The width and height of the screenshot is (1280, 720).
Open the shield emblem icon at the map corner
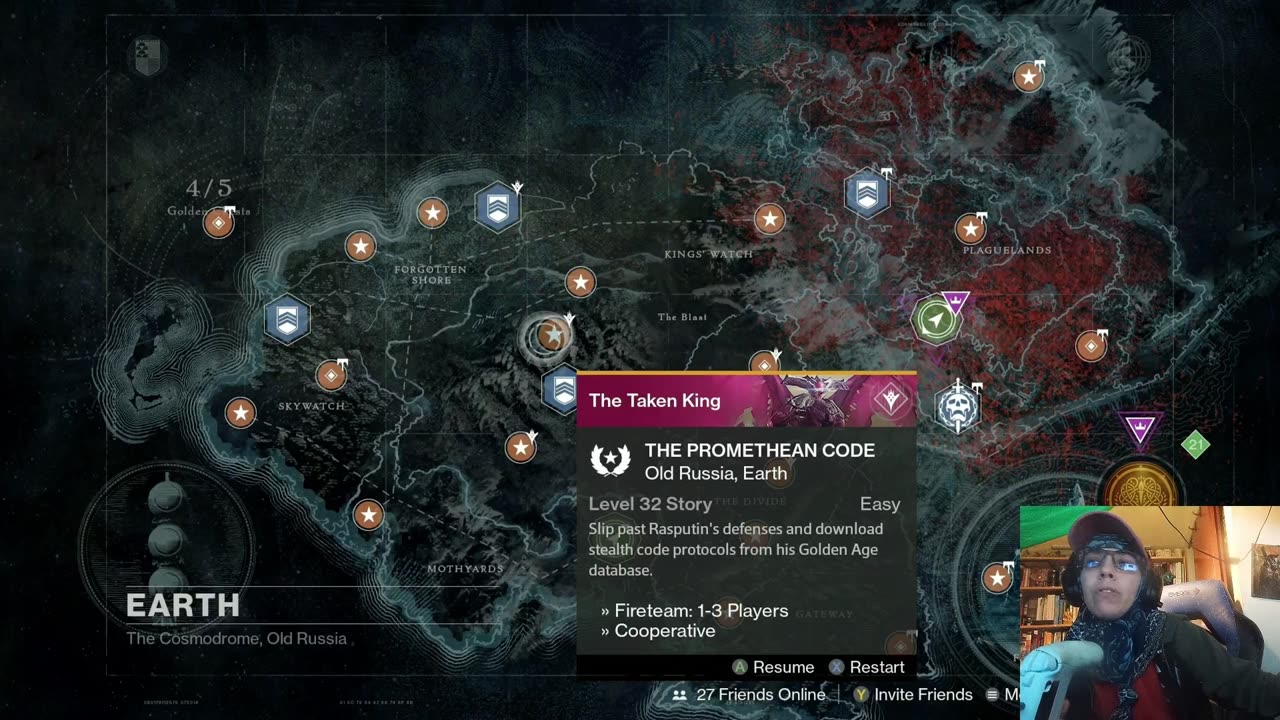click(x=146, y=56)
